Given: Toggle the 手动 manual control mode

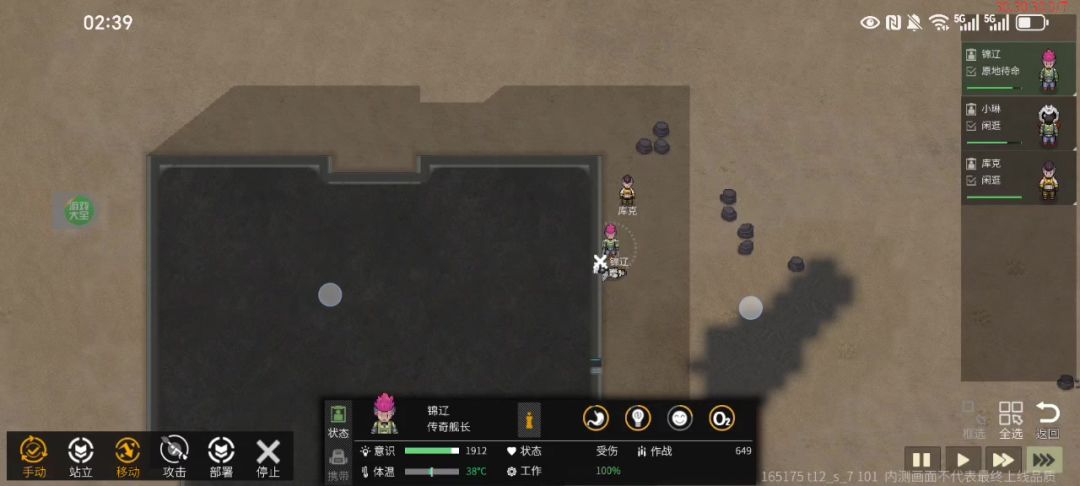Looking at the screenshot, I should 34,456.
